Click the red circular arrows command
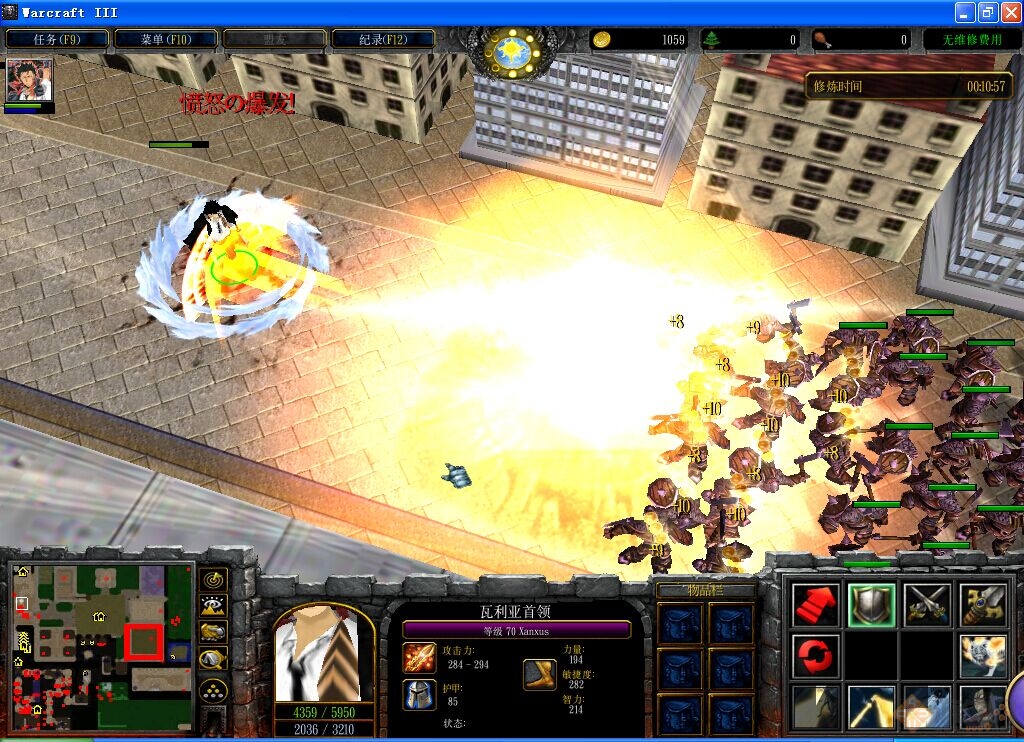 click(815, 656)
